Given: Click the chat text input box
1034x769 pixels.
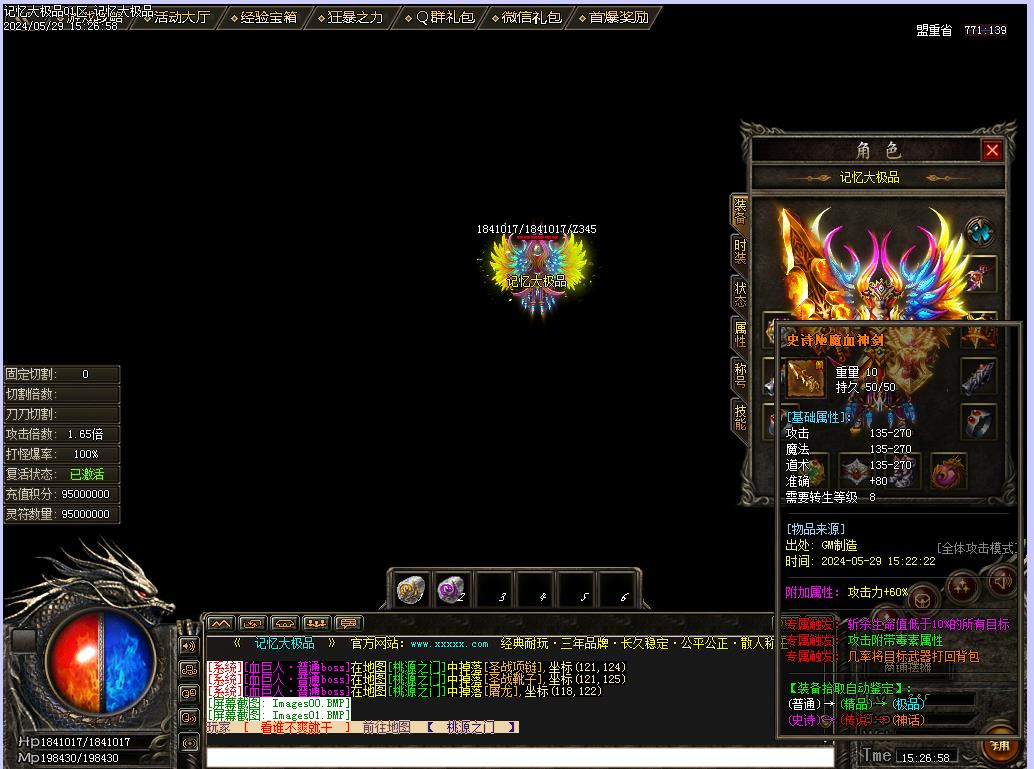Looking at the screenshot, I should click(520, 757).
